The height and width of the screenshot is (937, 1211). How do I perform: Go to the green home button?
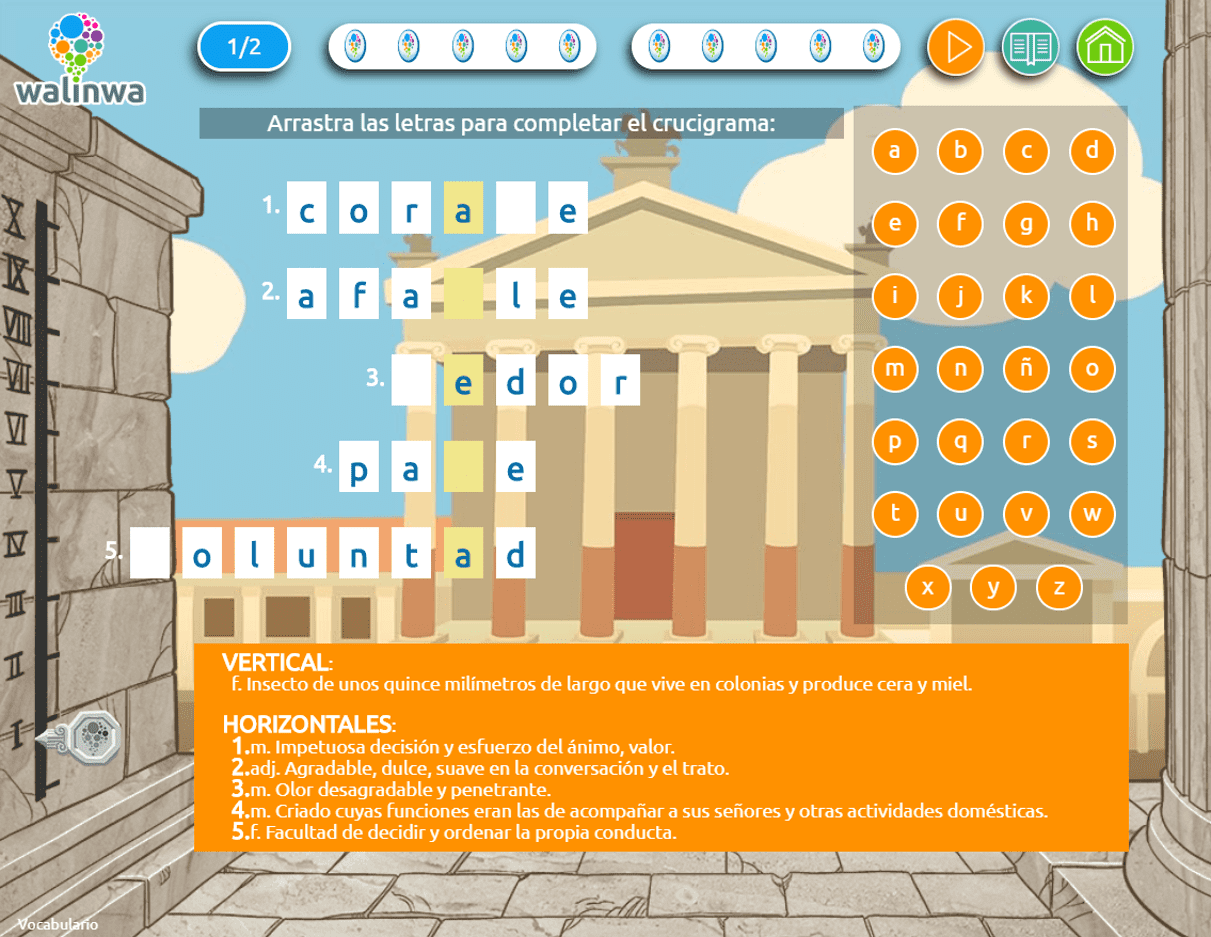tap(1105, 47)
